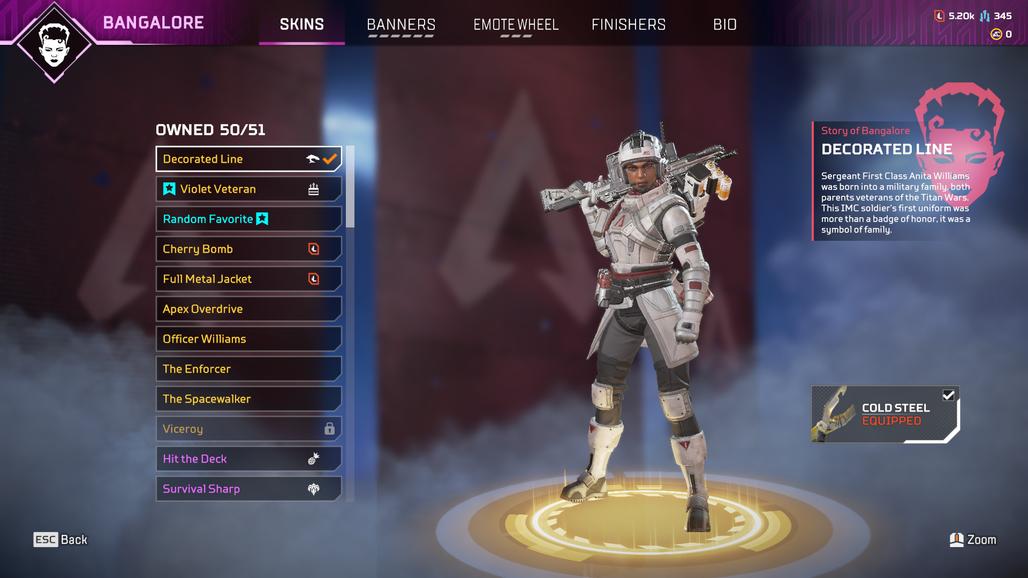Image resolution: width=1028 pixels, height=578 pixels.
Task: Open the Emote Wheel tab
Action: pyautogui.click(x=516, y=24)
